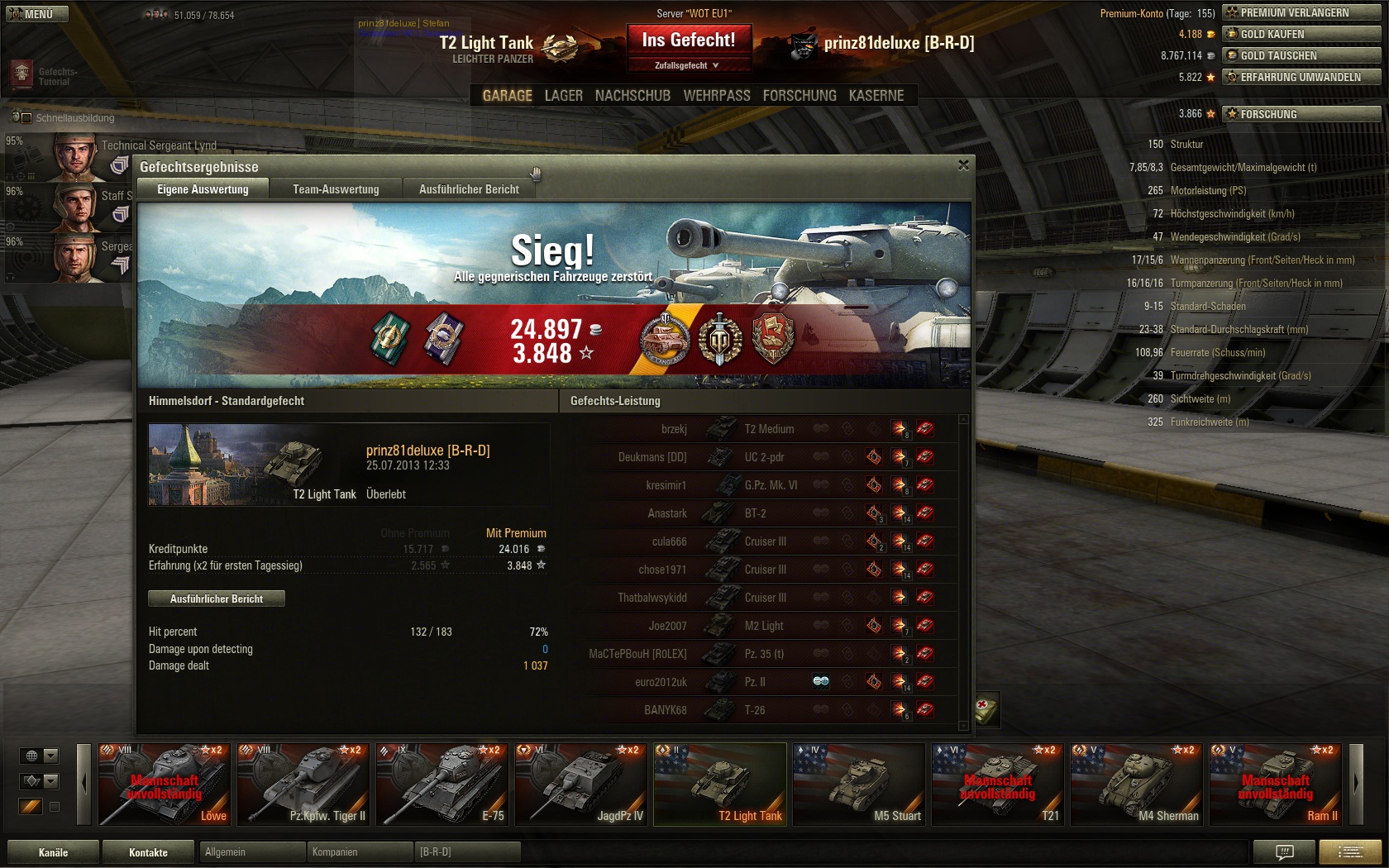Show the Kaserne tab
This screenshot has height=868, width=1389.
[876, 96]
